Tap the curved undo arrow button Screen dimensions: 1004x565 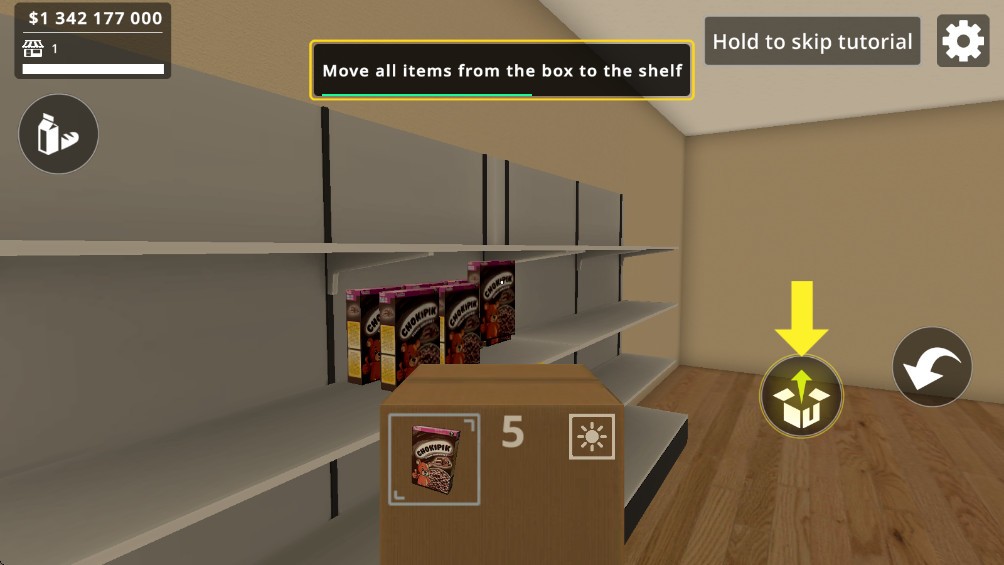point(931,366)
